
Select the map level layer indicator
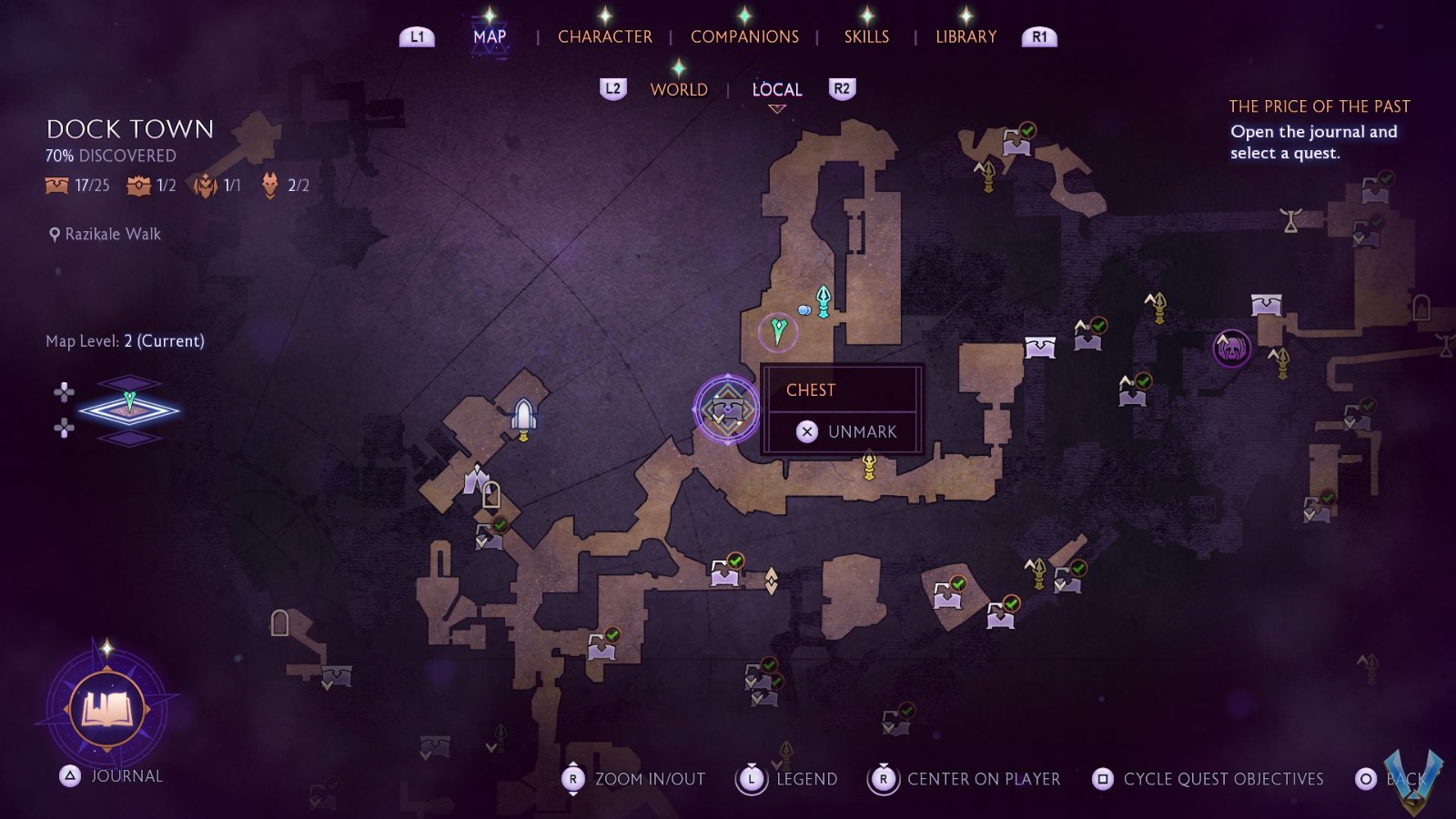coord(129,410)
